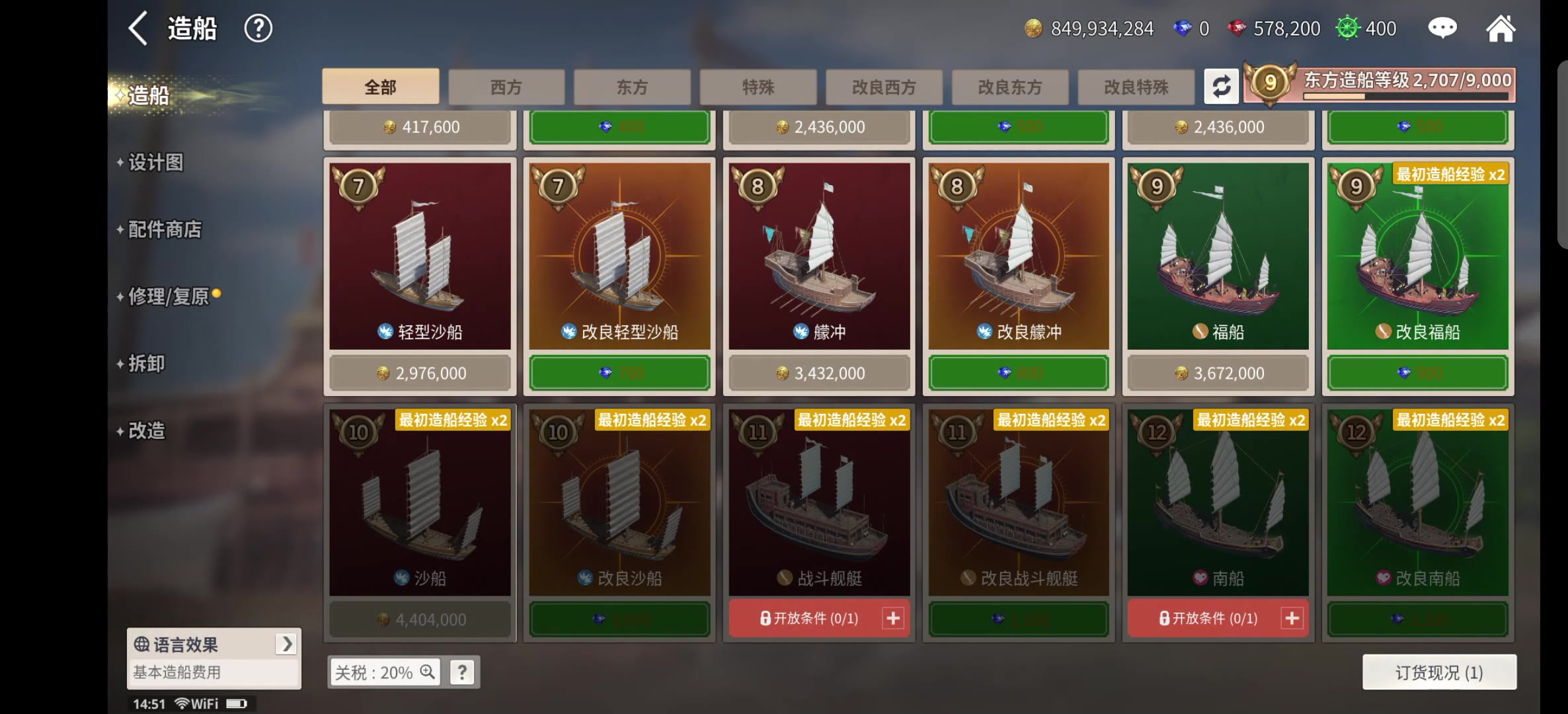Open 订货现况 (1) button
Screen dimensions: 1568x714
1438,671
